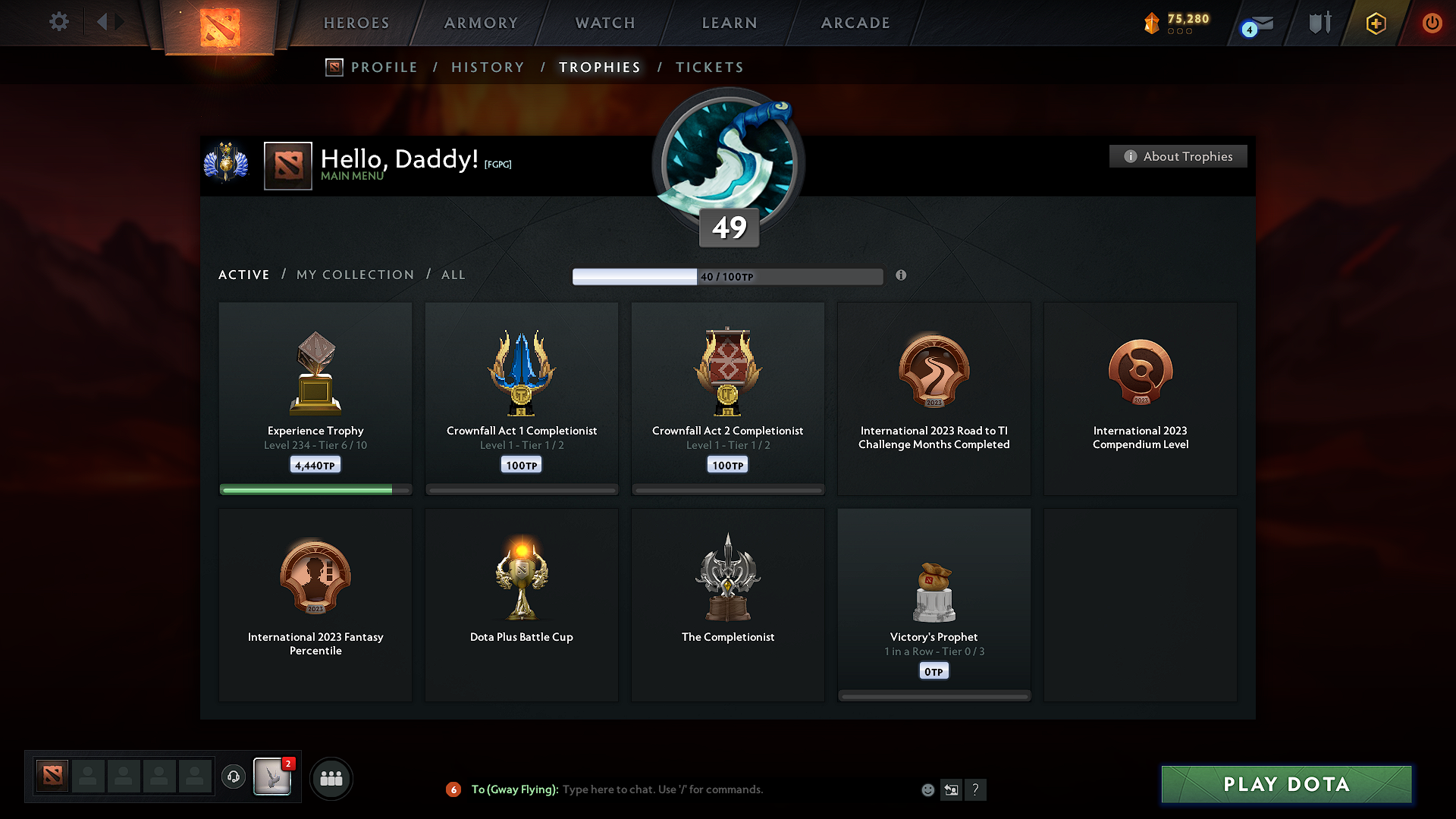Expand the trophy progress info icon
The width and height of the screenshot is (1456, 819).
(x=902, y=276)
